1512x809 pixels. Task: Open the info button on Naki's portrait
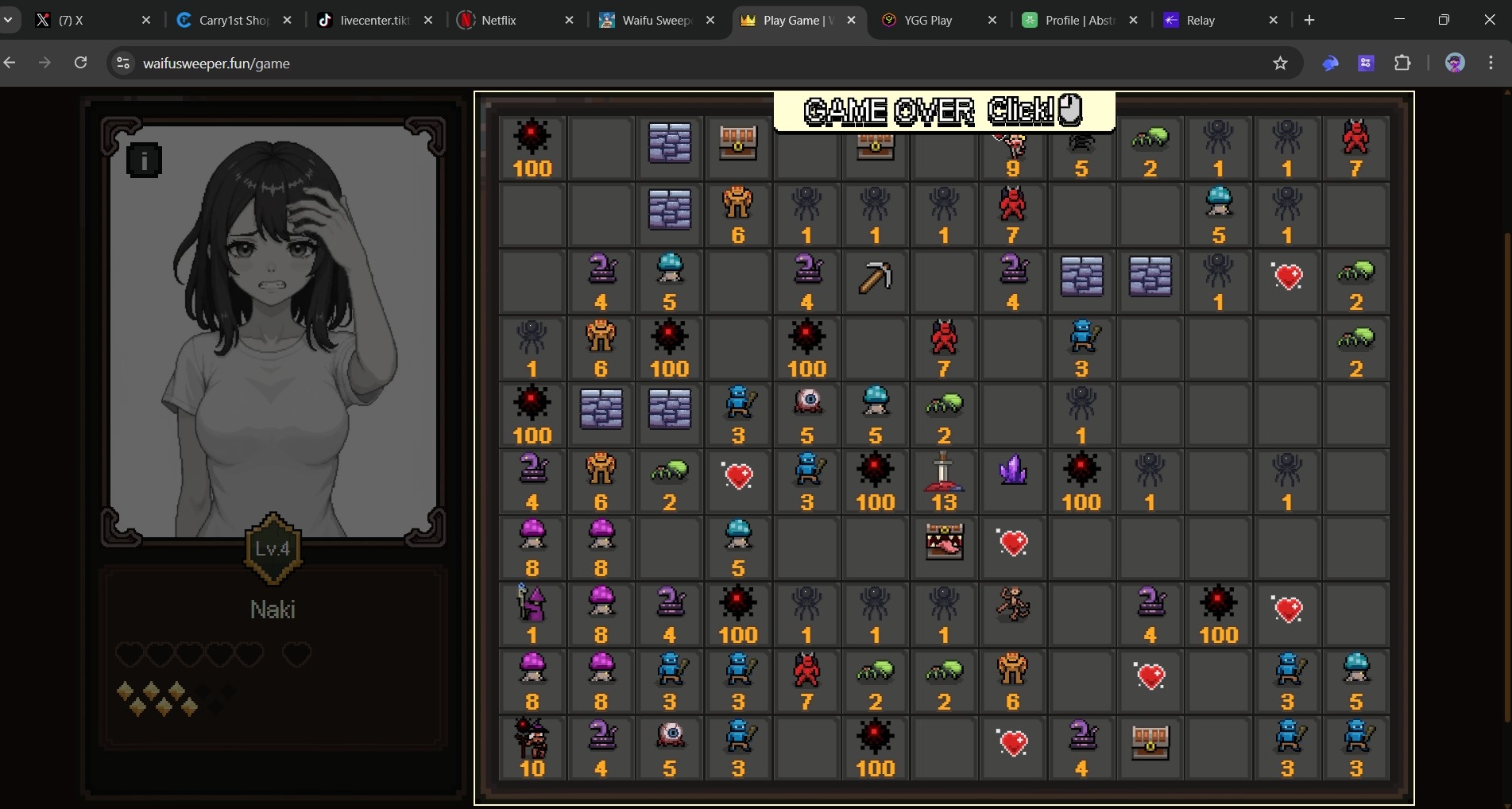click(144, 161)
